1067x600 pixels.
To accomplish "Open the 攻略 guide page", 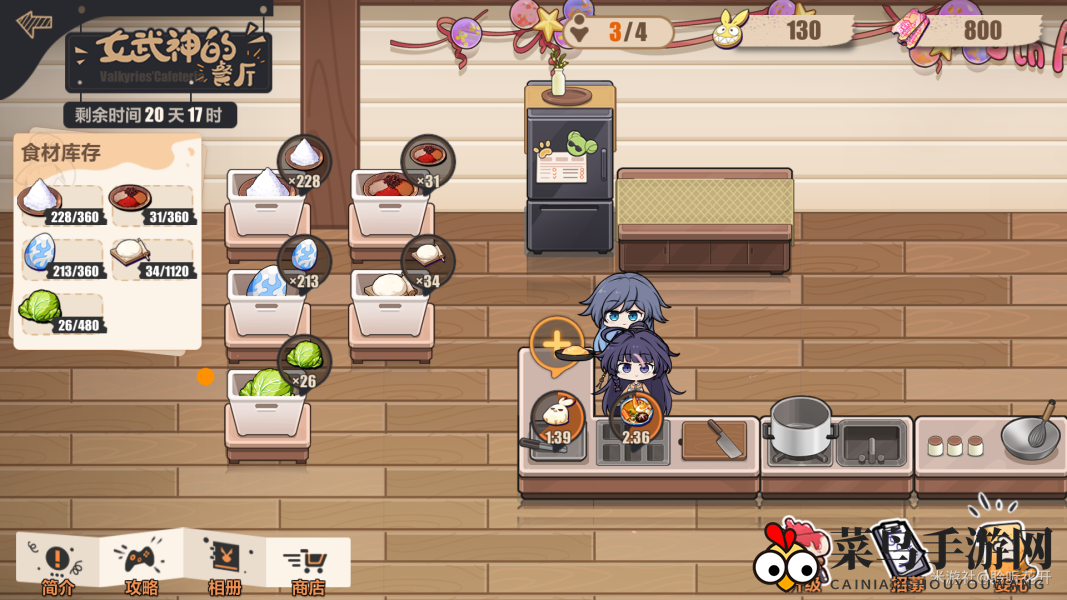I will (141, 565).
